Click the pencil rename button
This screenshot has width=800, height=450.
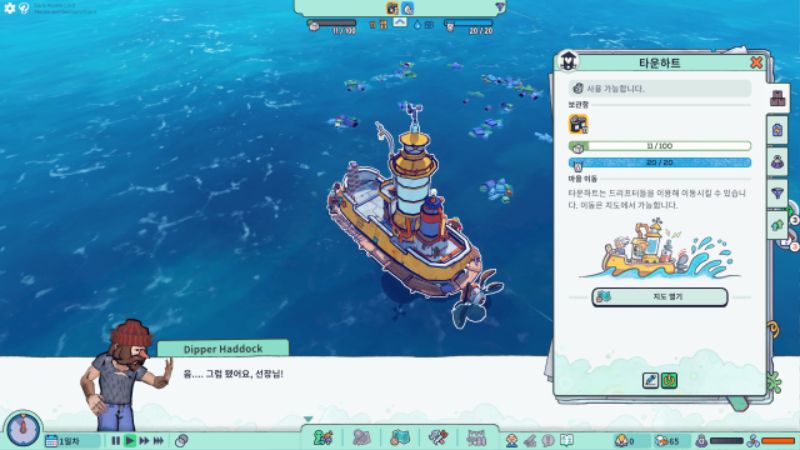click(650, 380)
